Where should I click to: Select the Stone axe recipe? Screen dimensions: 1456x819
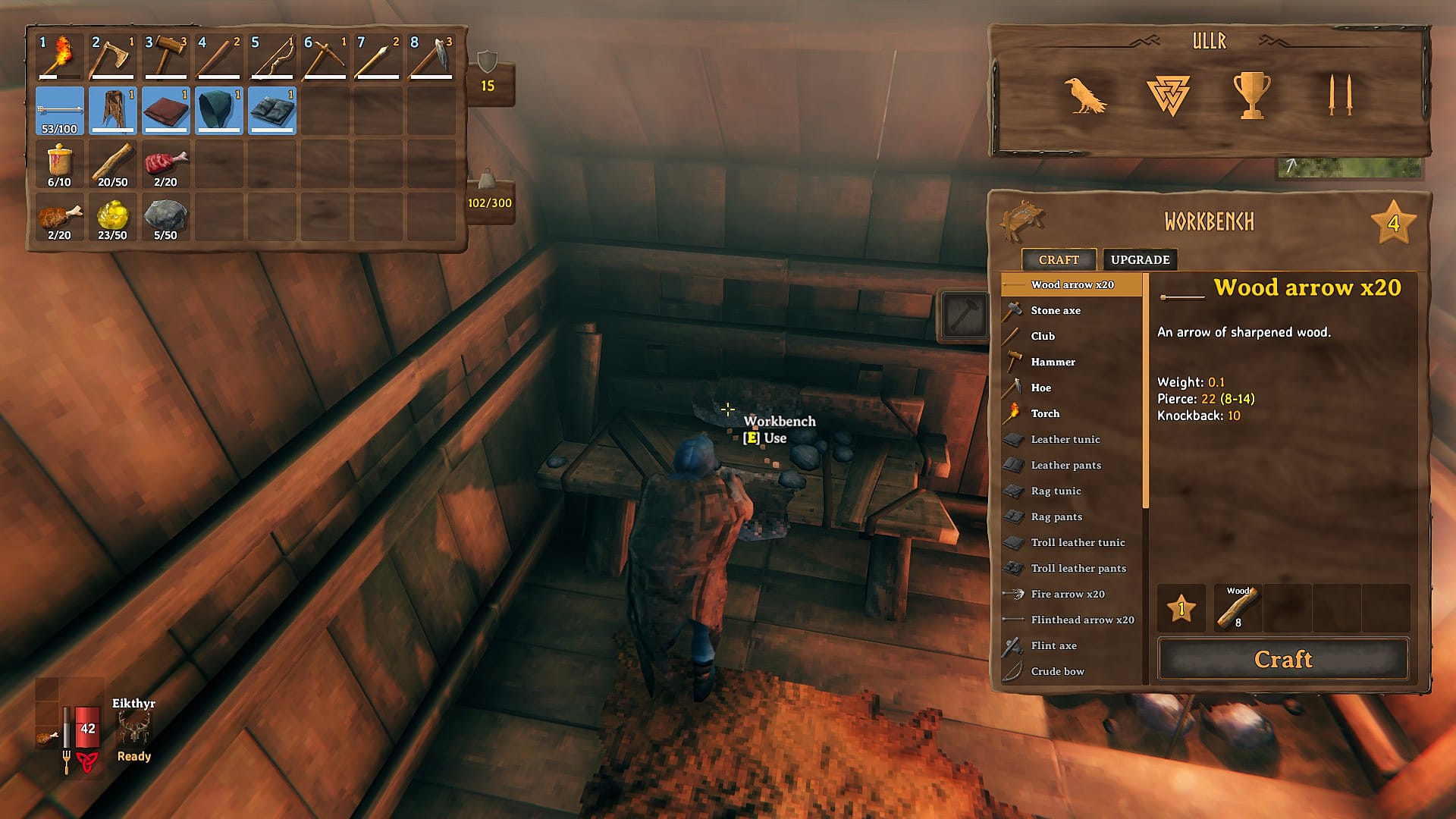point(1055,310)
